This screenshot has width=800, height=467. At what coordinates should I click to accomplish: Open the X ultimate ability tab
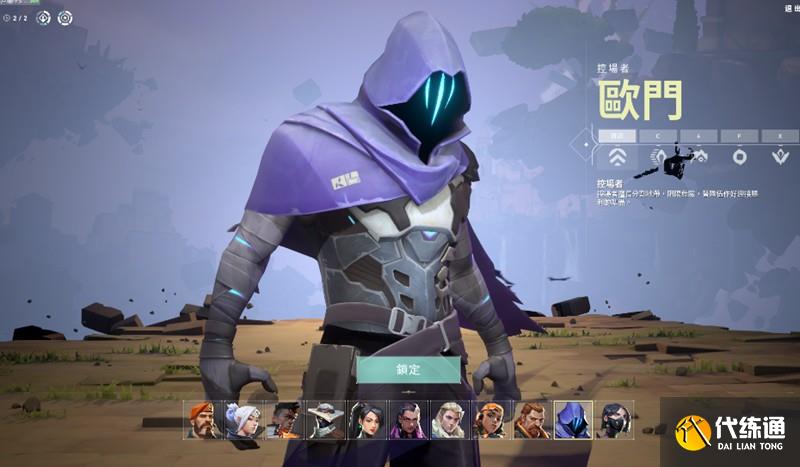point(779,134)
